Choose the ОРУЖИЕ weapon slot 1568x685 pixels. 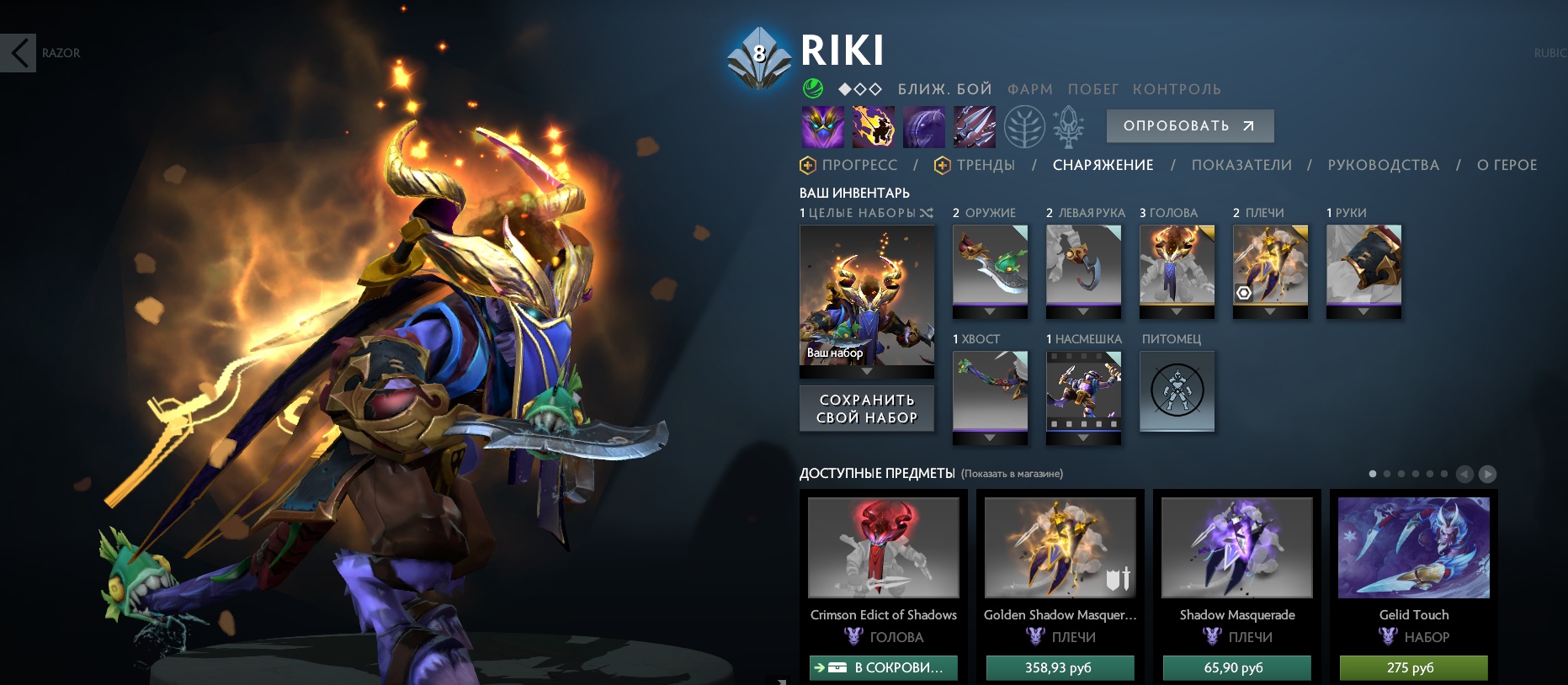tap(990, 266)
